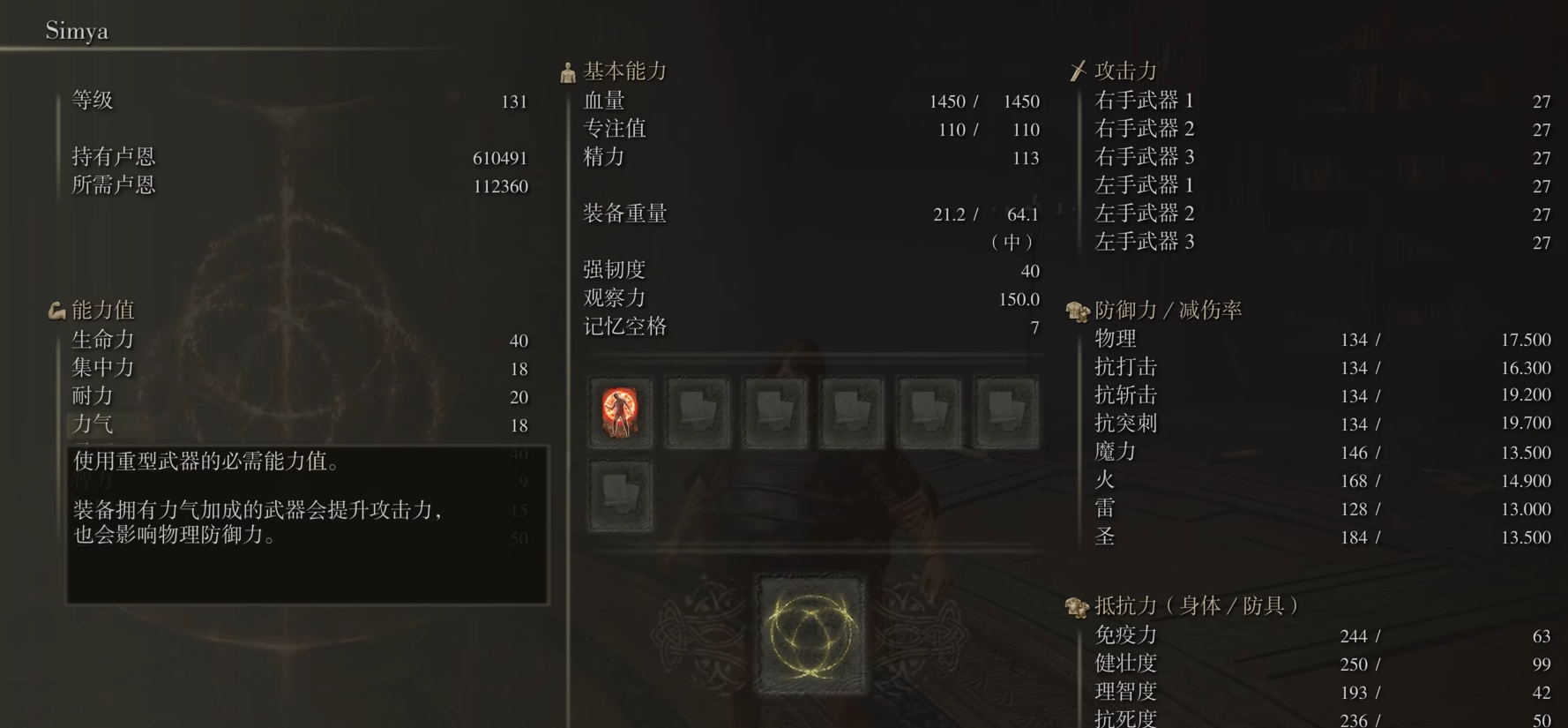Click the hand icon beside 能力值

[x=56, y=310]
